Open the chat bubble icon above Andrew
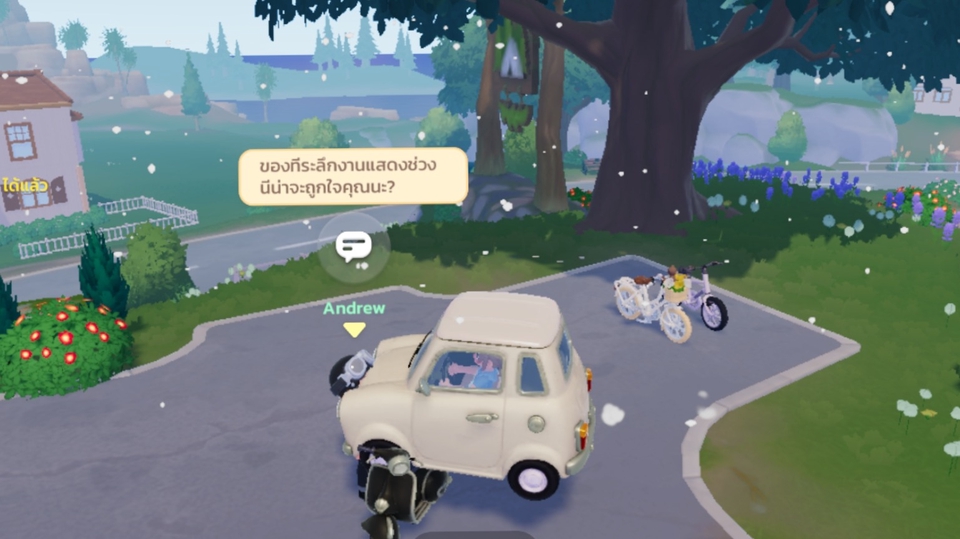Viewport: 960px width, 539px height. point(353,245)
